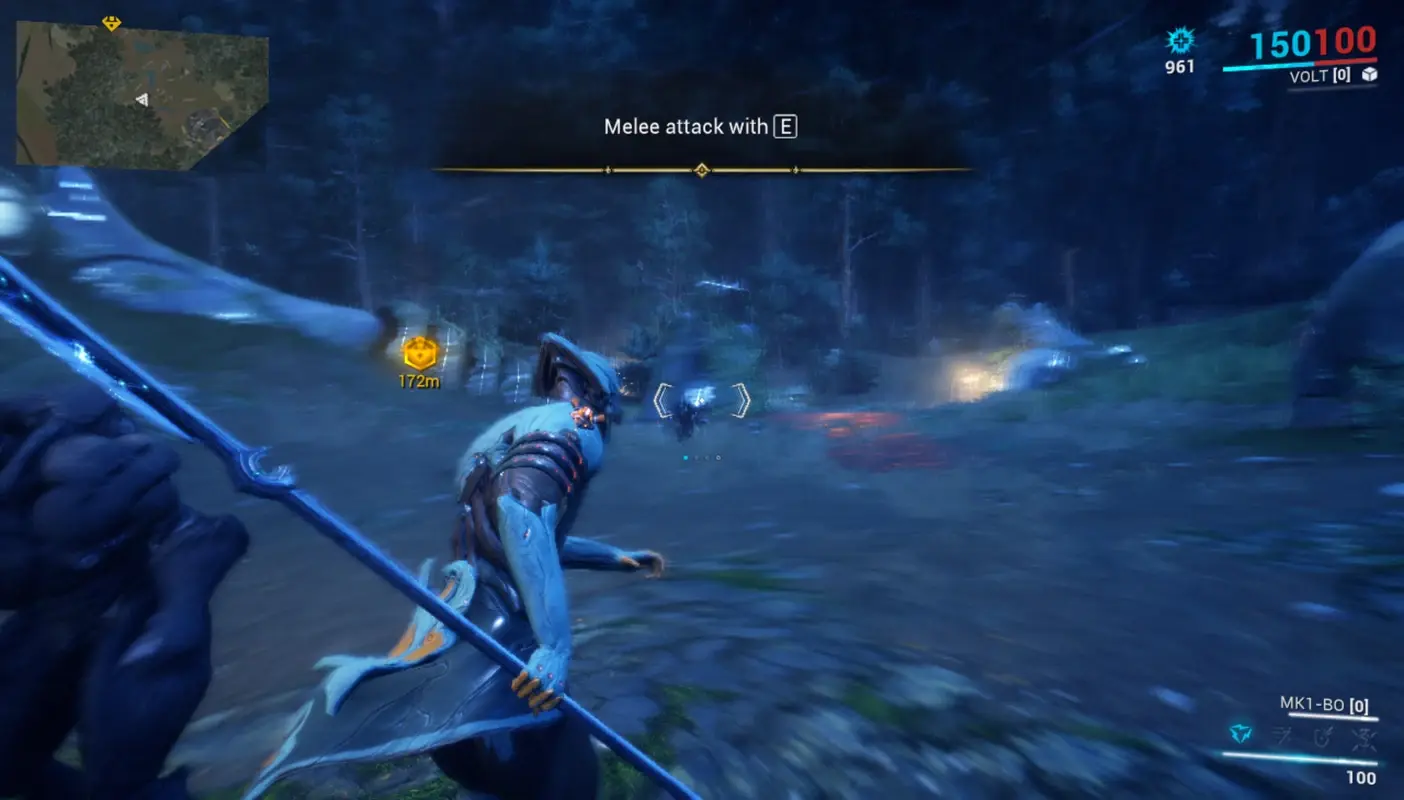
Task: Click the energy symbol next to 961
Action: pyautogui.click(x=1181, y=42)
